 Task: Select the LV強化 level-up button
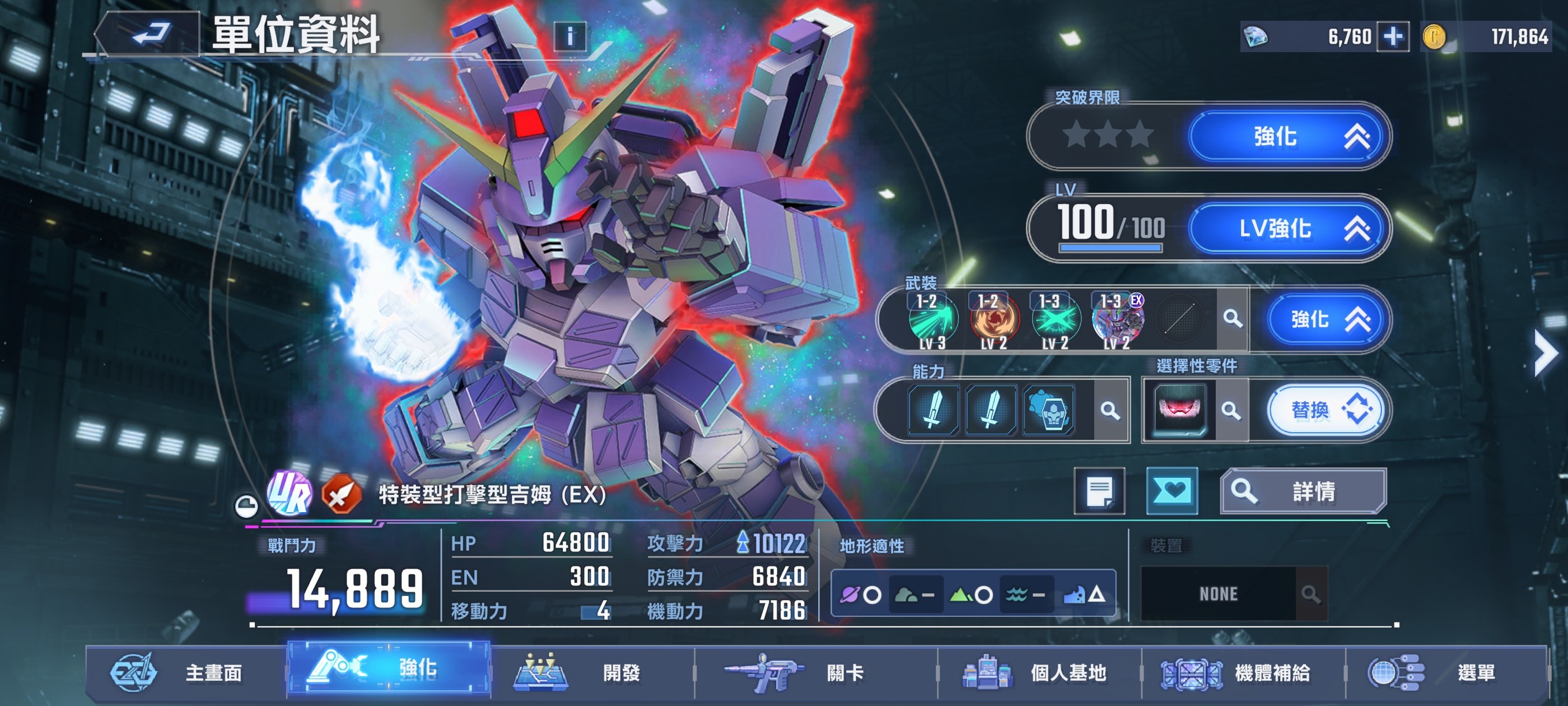(x=1288, y=229)
